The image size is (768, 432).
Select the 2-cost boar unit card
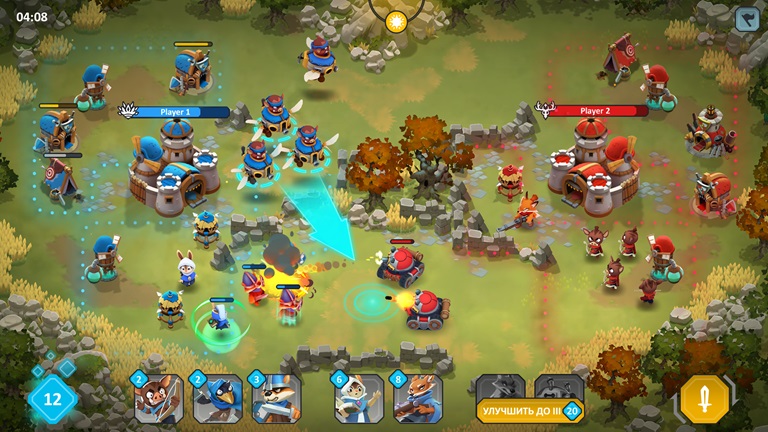point(159,399)
